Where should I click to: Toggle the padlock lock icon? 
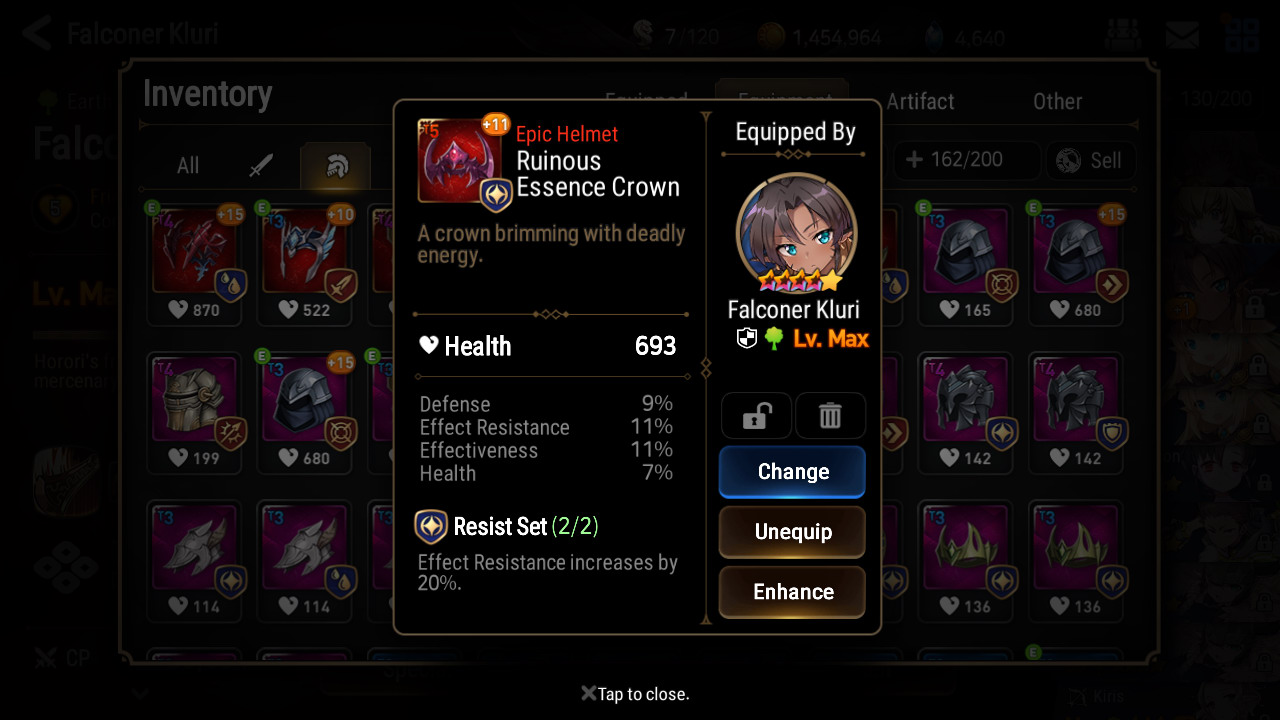[756, 416]
